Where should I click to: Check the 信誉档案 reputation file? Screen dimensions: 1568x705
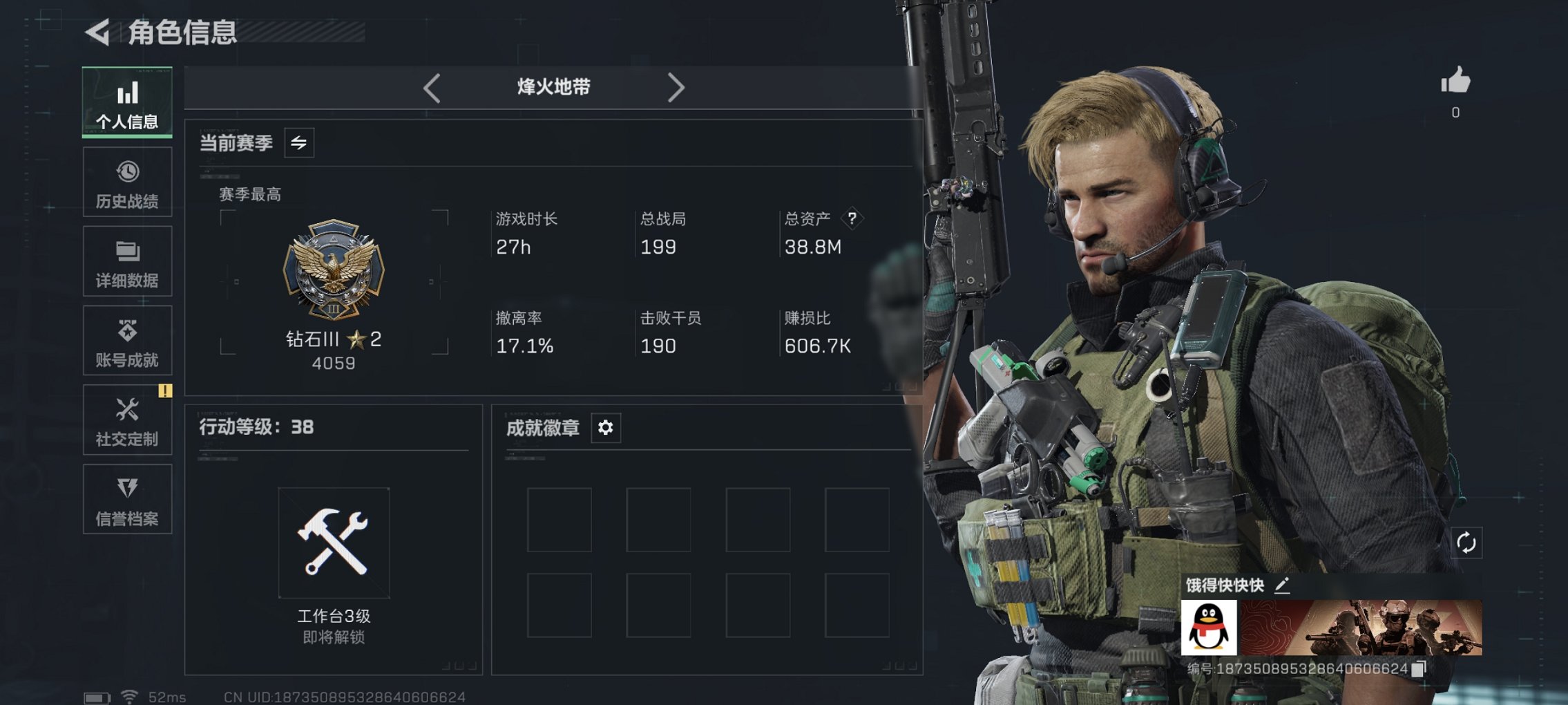[126, 499]
